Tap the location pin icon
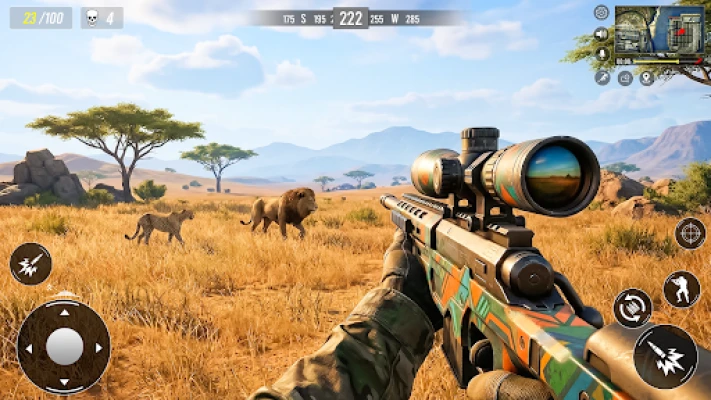 click(x=646, y=77)
